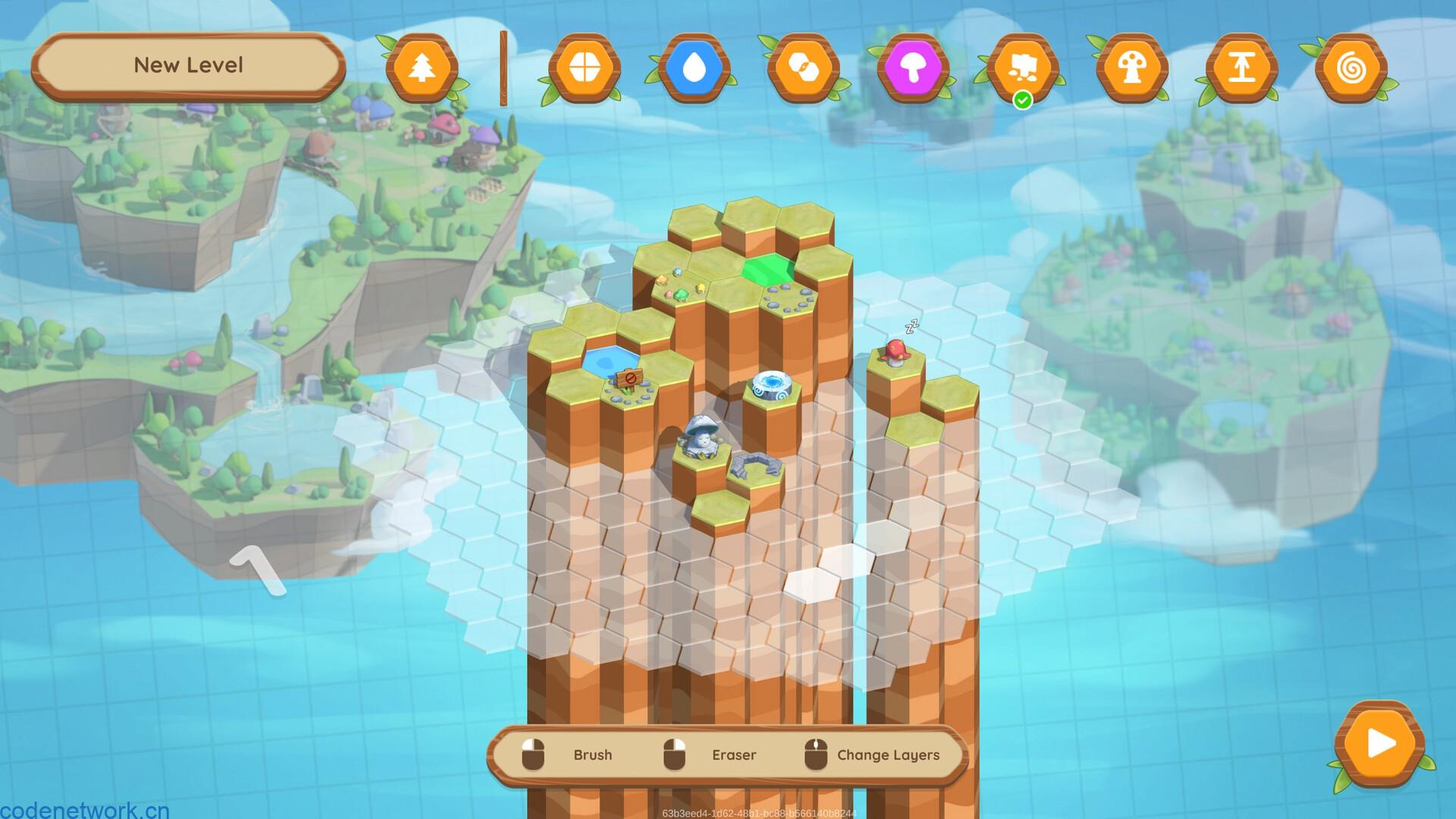Switch to Eraser mode
Screen dimensions: 1456x819
733,755
